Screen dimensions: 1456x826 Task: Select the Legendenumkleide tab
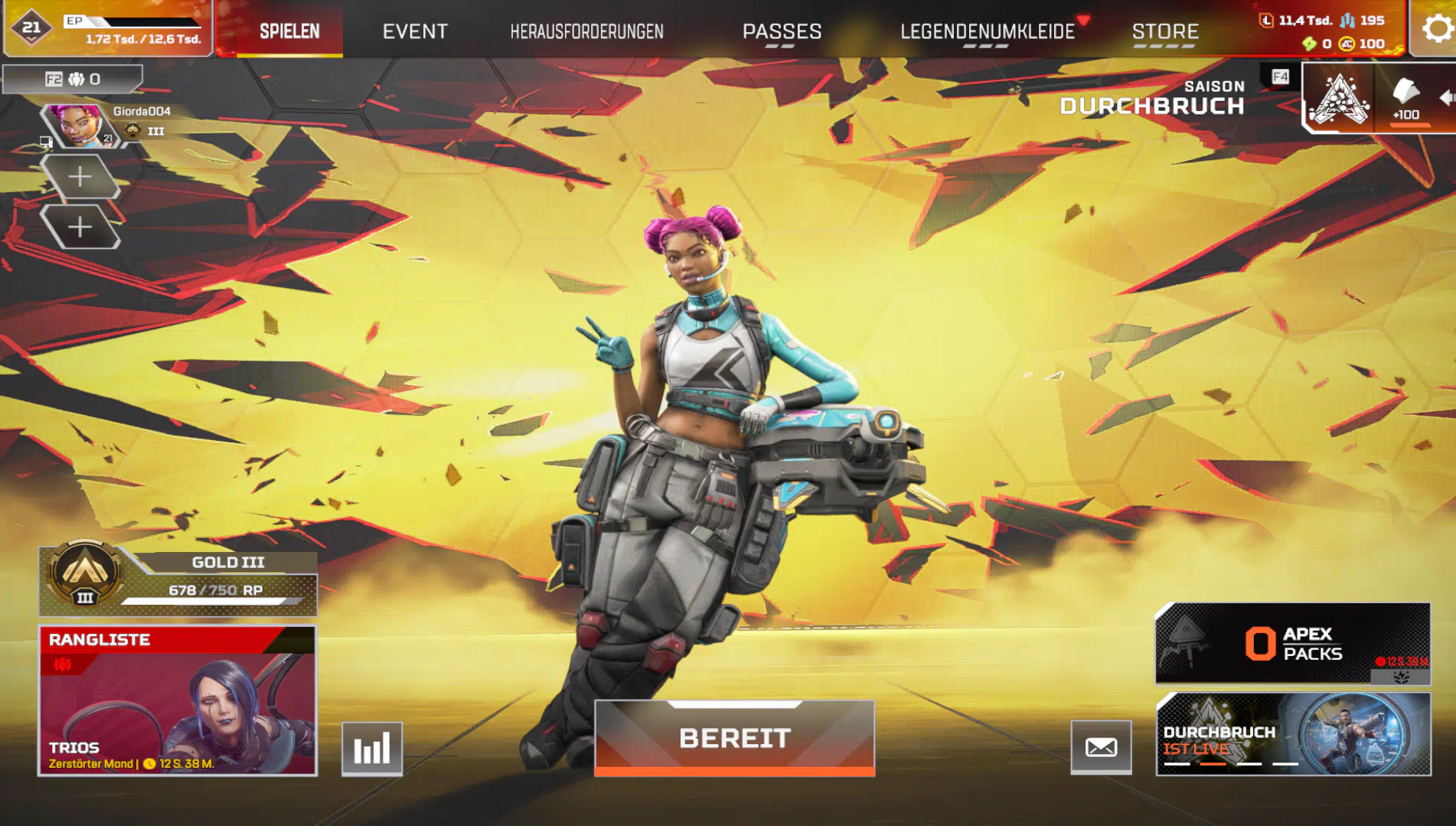tap(987, 31)
